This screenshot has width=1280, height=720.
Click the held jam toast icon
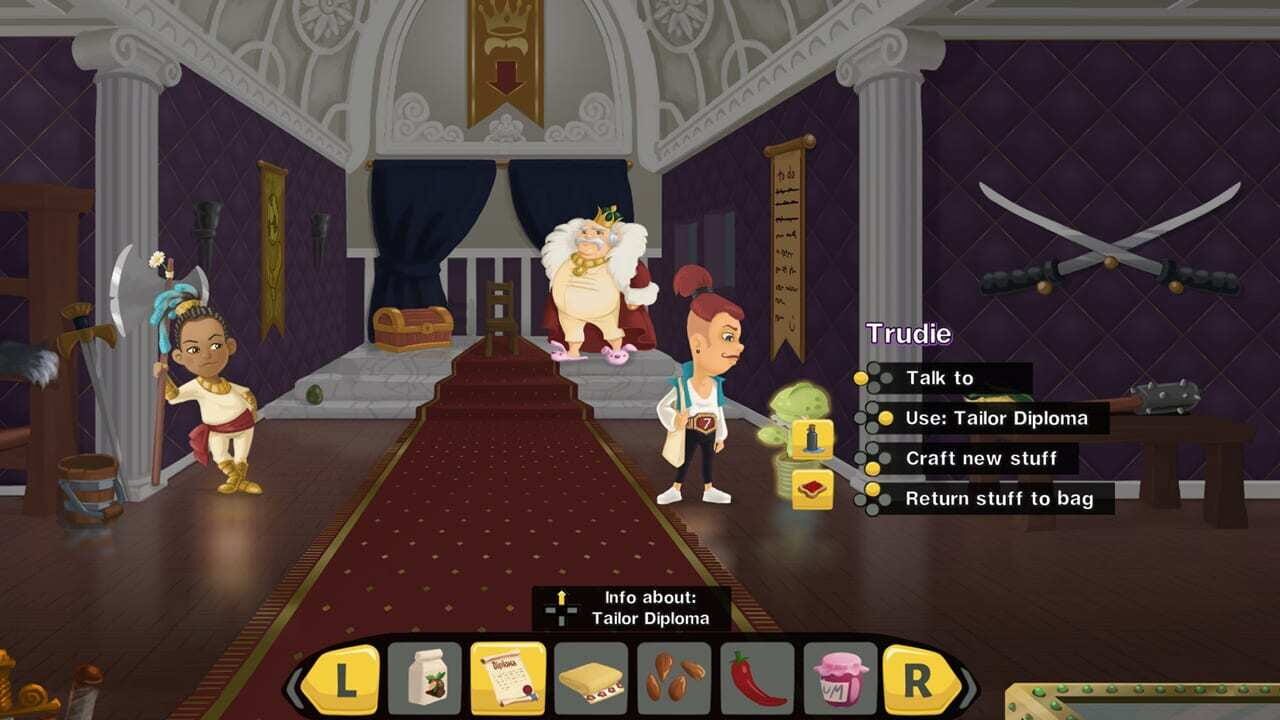pos(812,489)
